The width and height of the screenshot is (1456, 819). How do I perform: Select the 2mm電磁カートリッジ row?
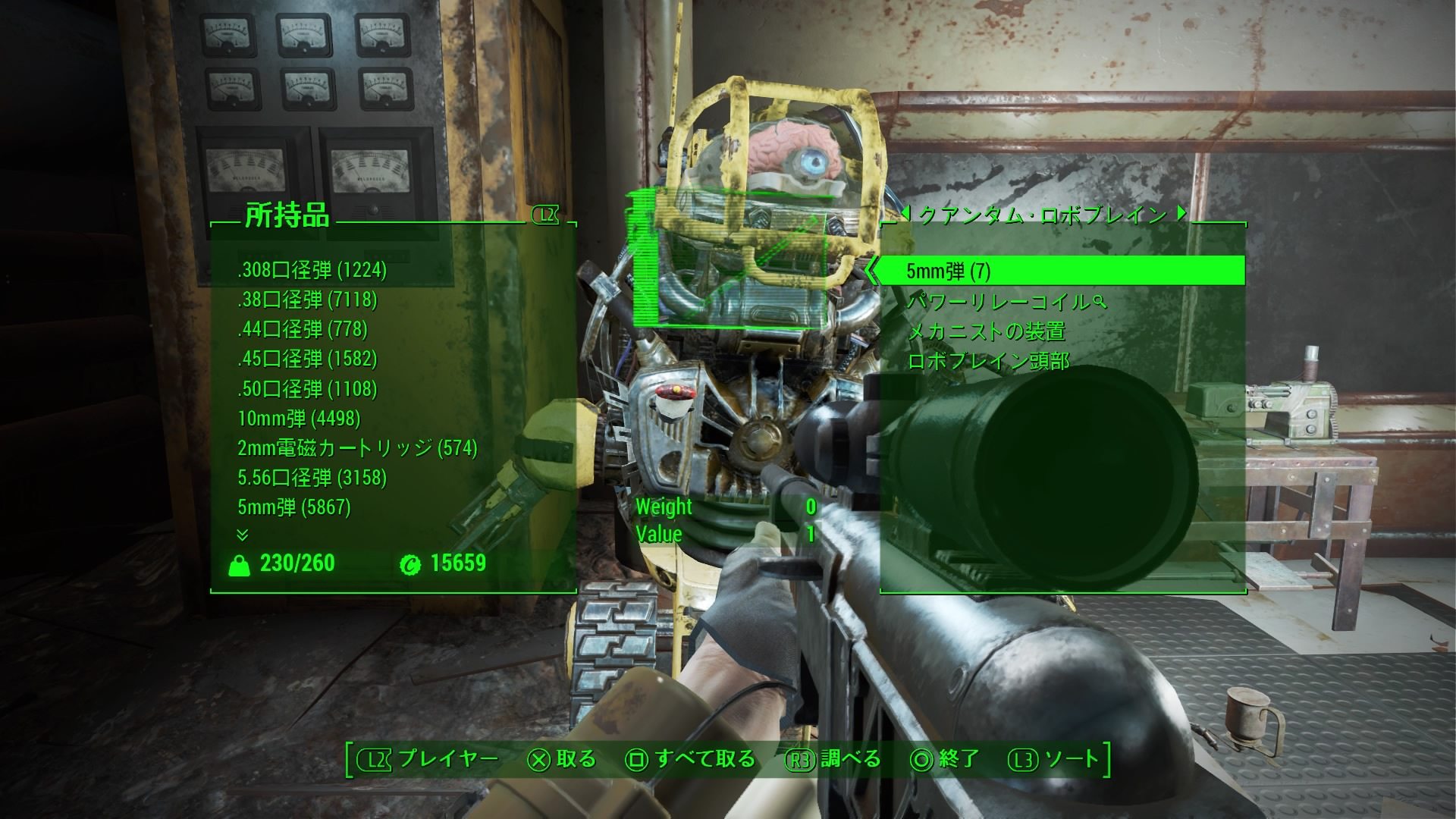[x=357, y=448]
